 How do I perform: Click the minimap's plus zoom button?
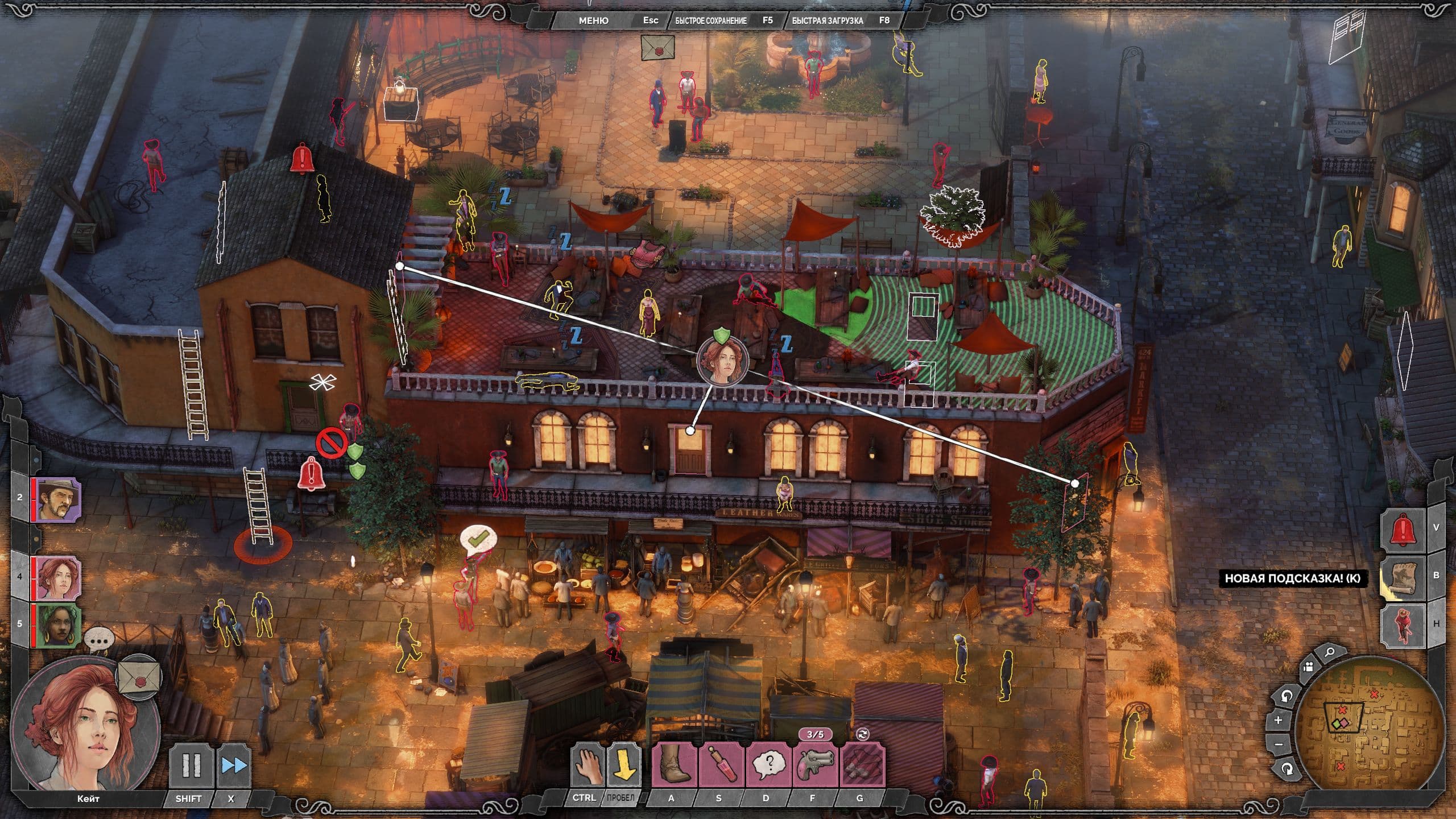point(1279,720)
